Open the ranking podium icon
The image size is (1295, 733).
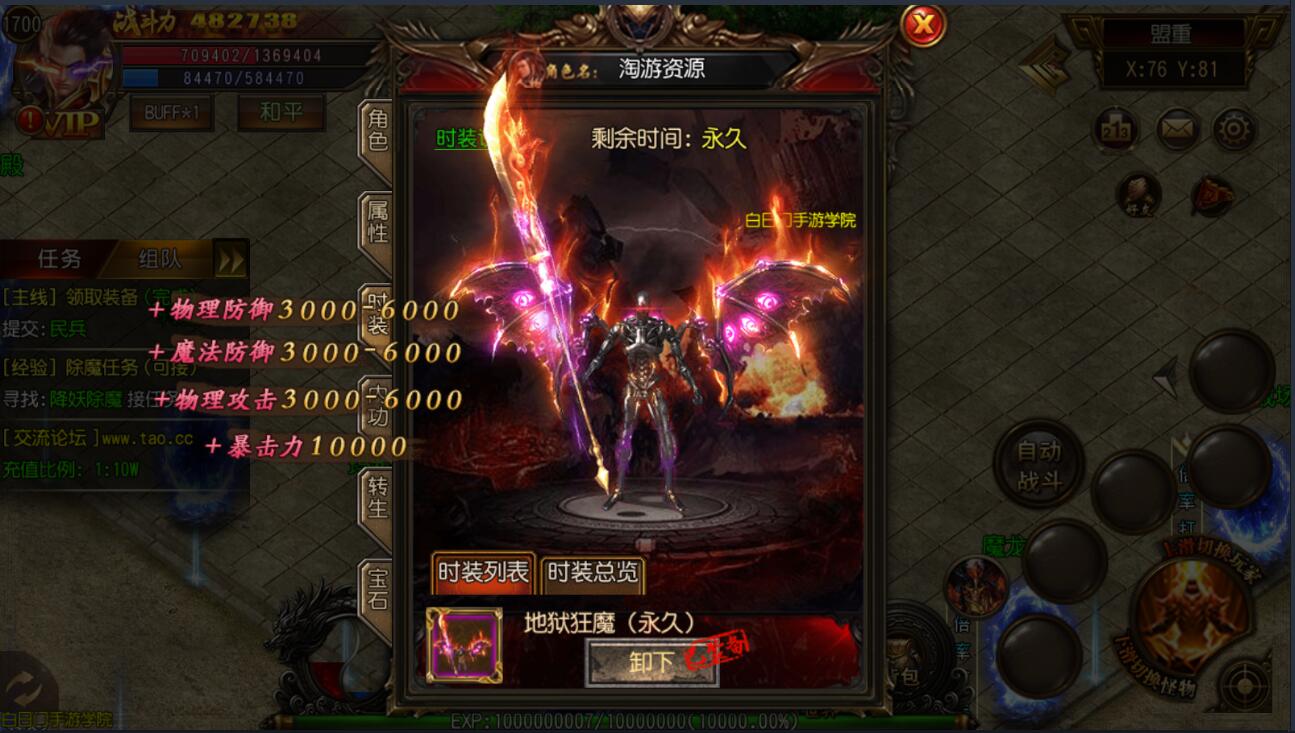1114,129
